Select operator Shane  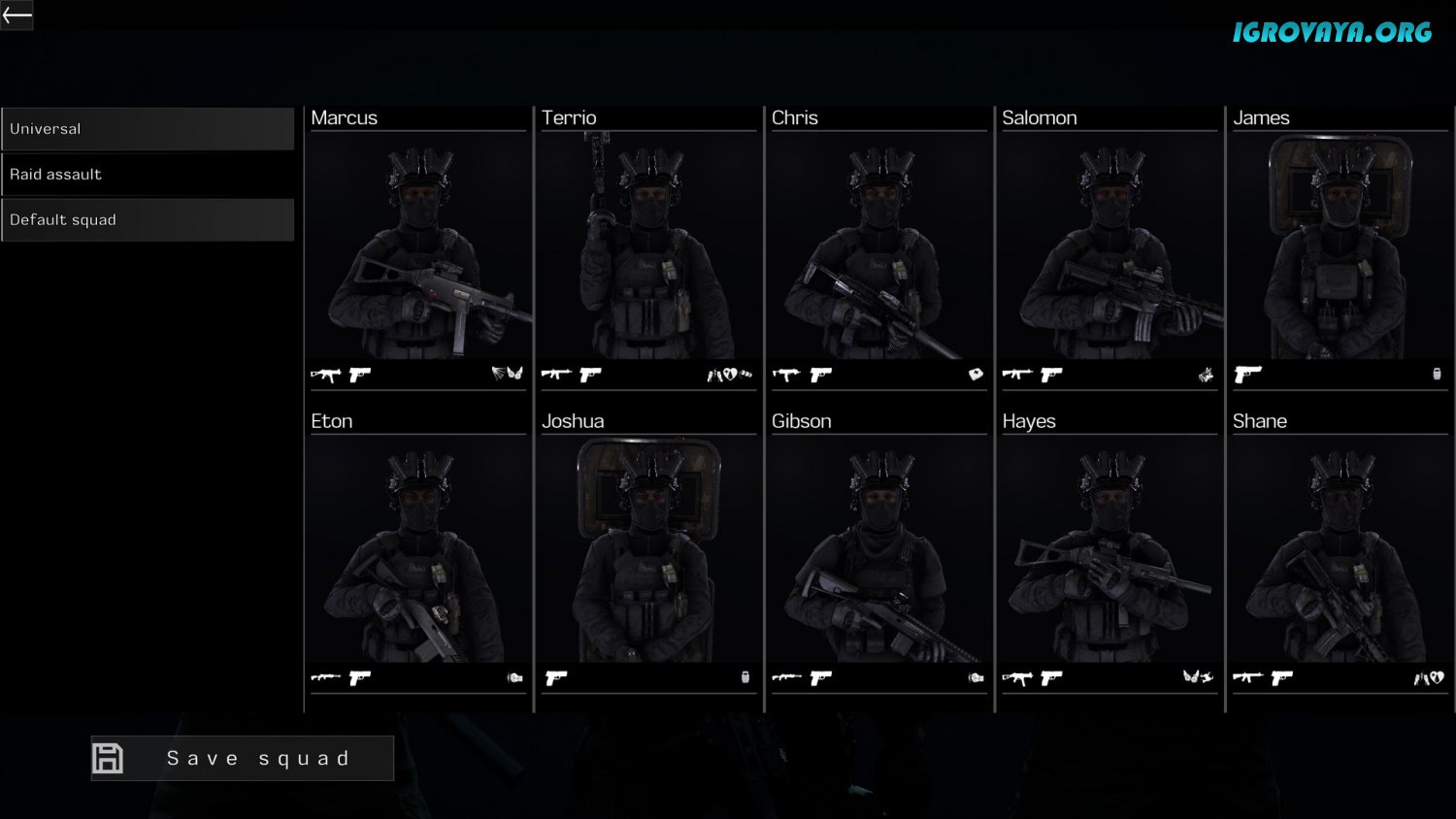pos(1340,551)
